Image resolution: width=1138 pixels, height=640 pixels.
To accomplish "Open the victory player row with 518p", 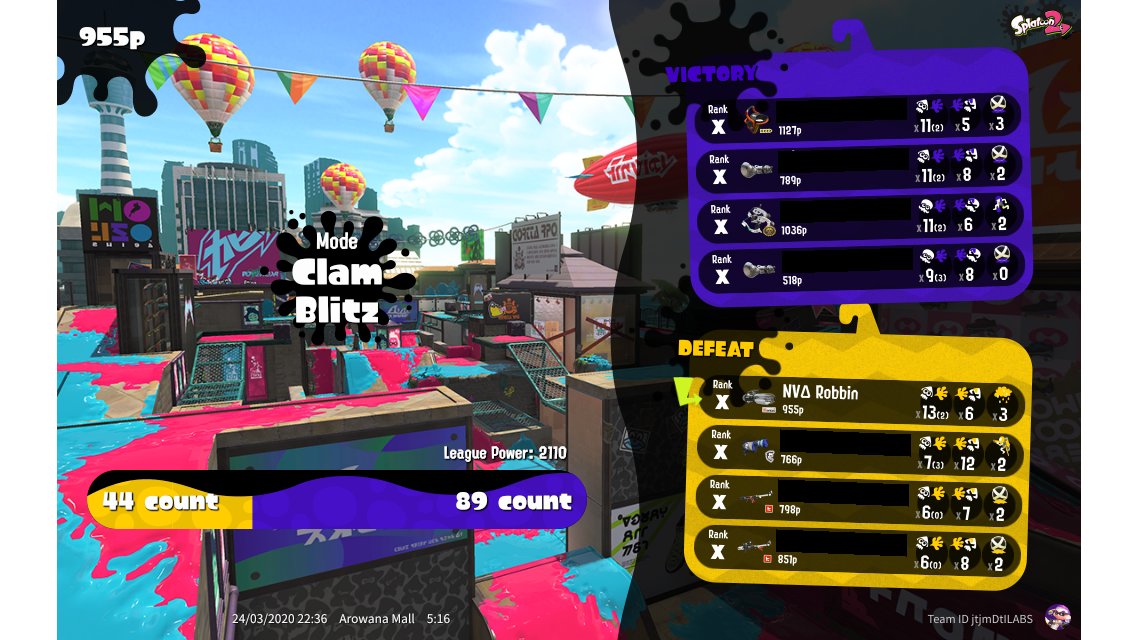I will point(860,266).
